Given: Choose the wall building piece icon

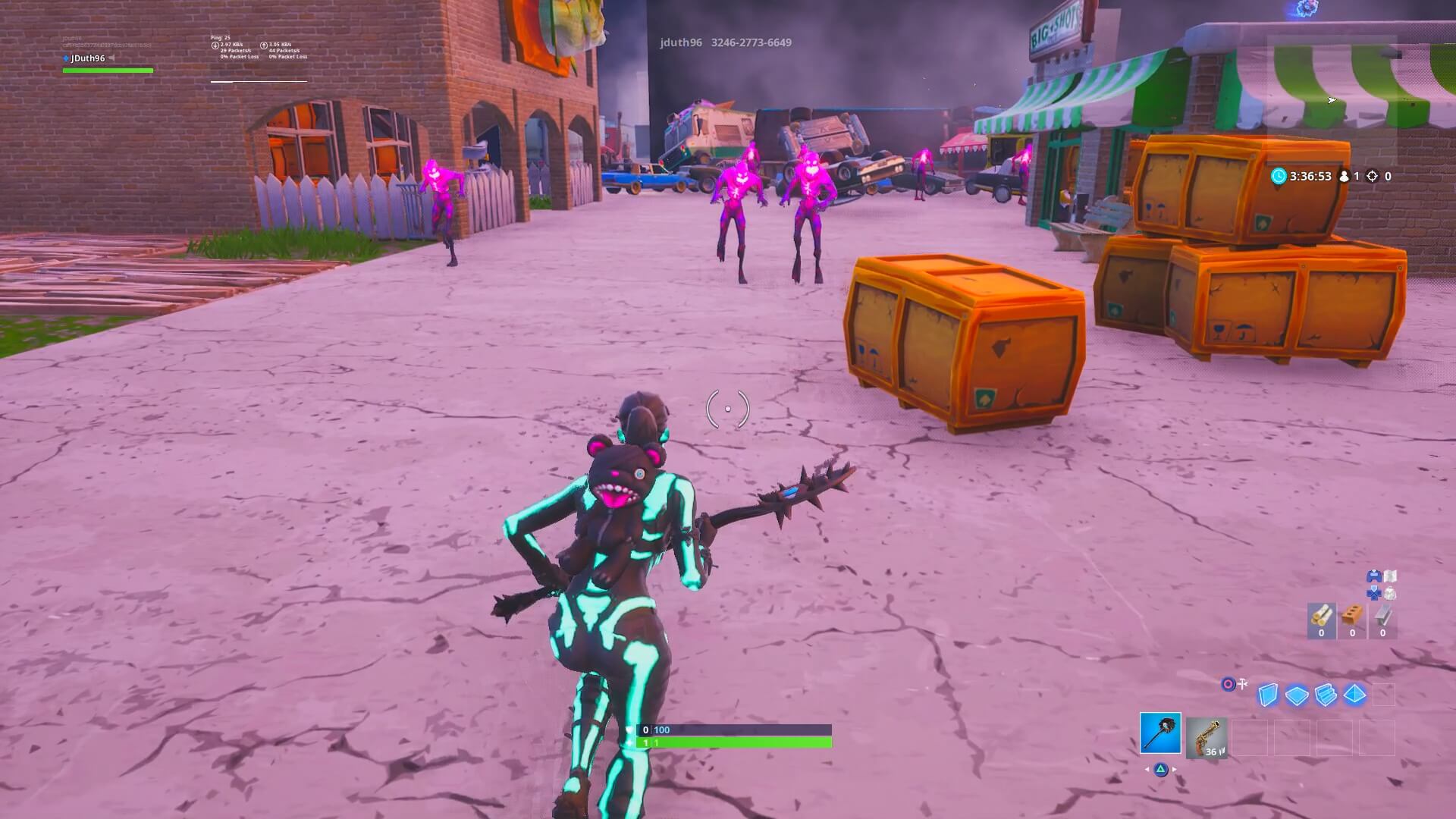Looking at the screenshot, I should (1267, 694).
